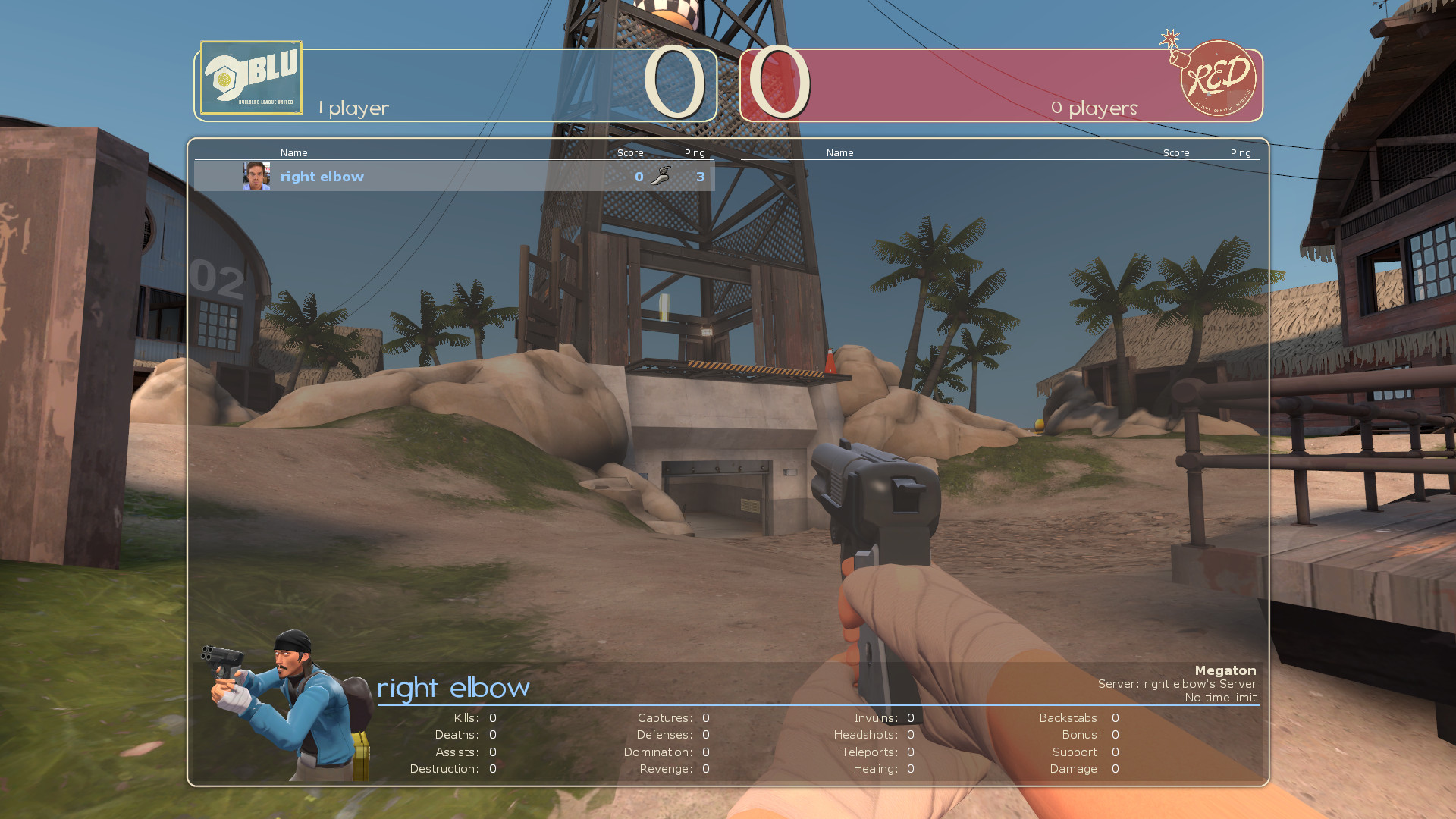Click the player avatar next to right elbow

tap(257, 176)
